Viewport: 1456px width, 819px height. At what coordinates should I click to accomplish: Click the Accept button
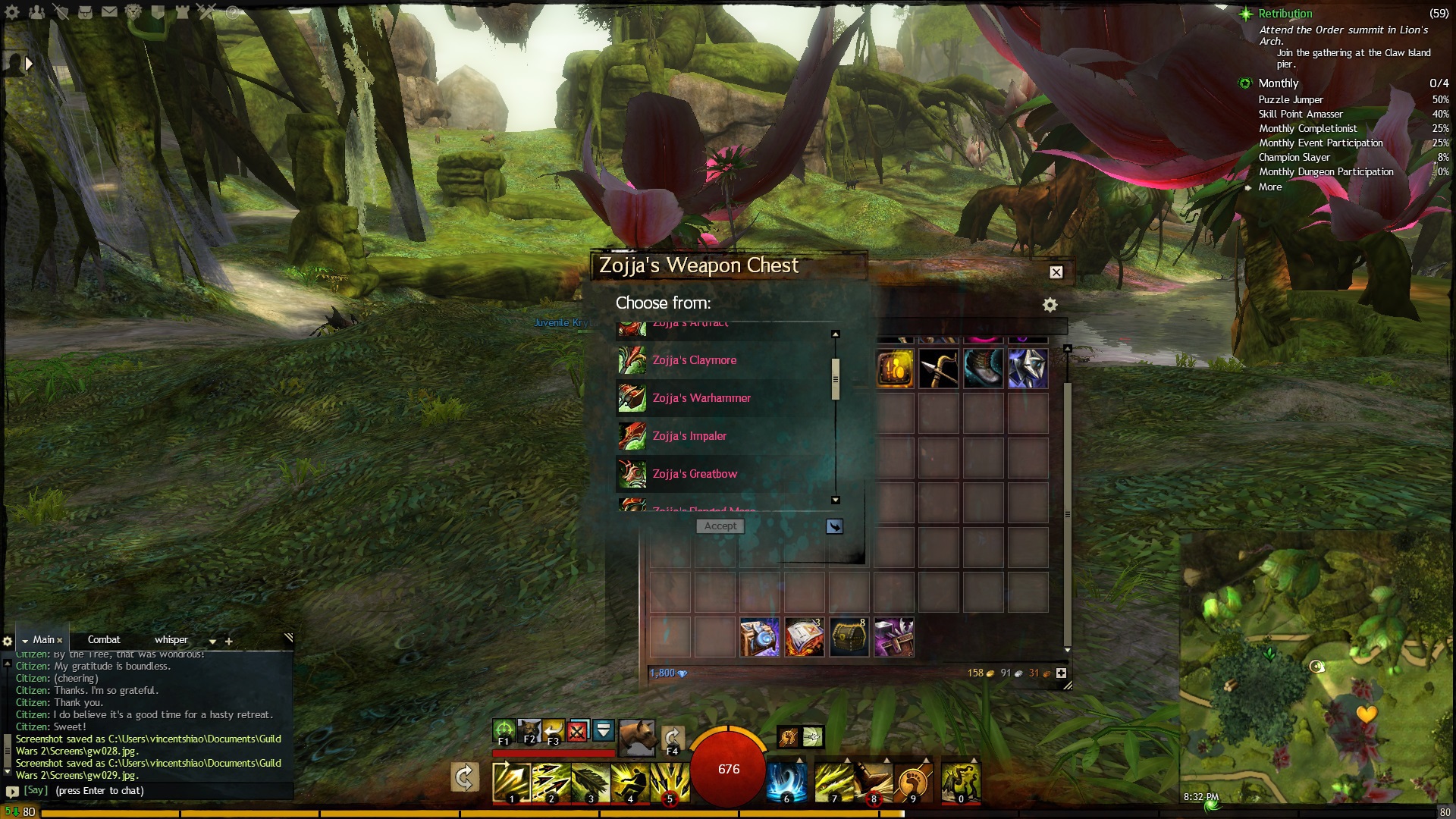tap(720, 526)
